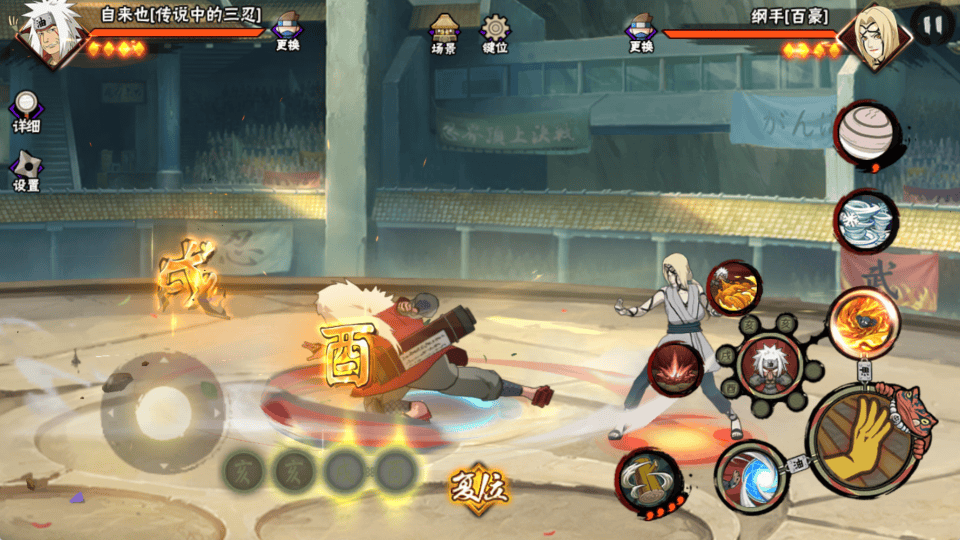Open the 详细 details panel
The width and height of the screenshot is (960, 540).
pos(26,112)
